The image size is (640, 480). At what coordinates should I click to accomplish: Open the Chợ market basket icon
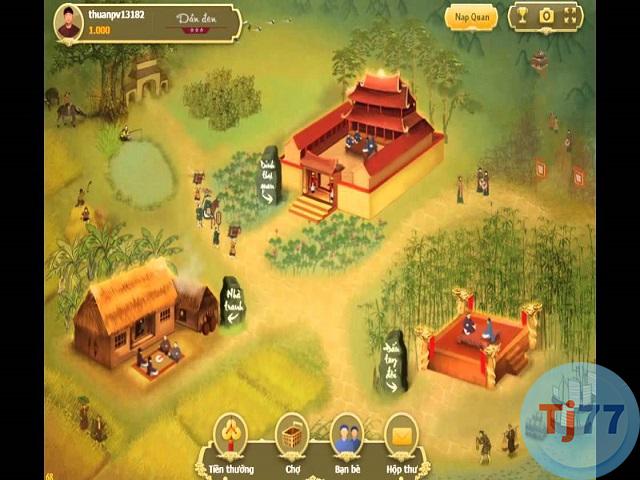pos(291,433)
